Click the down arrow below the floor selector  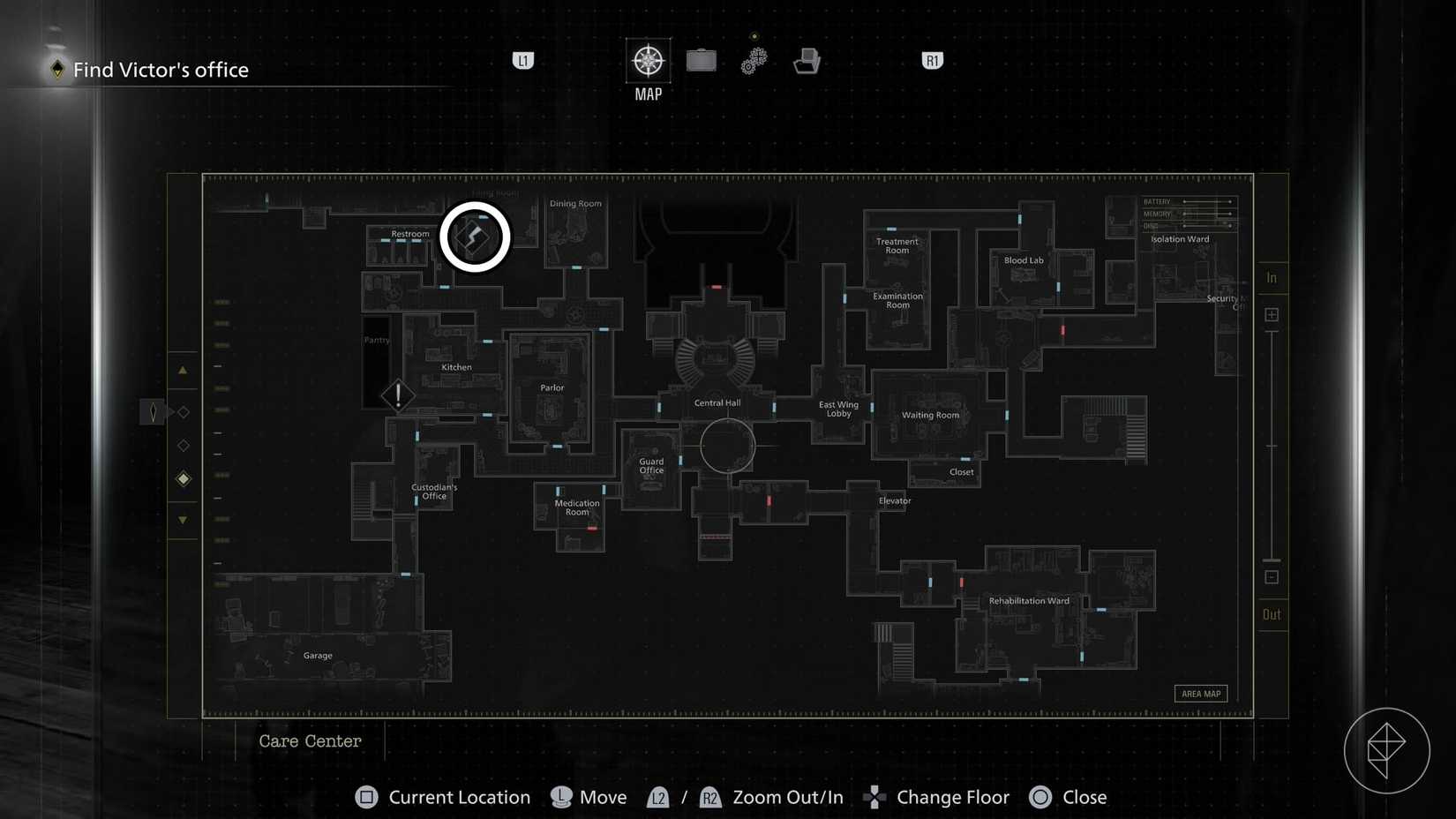click(x=183, y=520)
